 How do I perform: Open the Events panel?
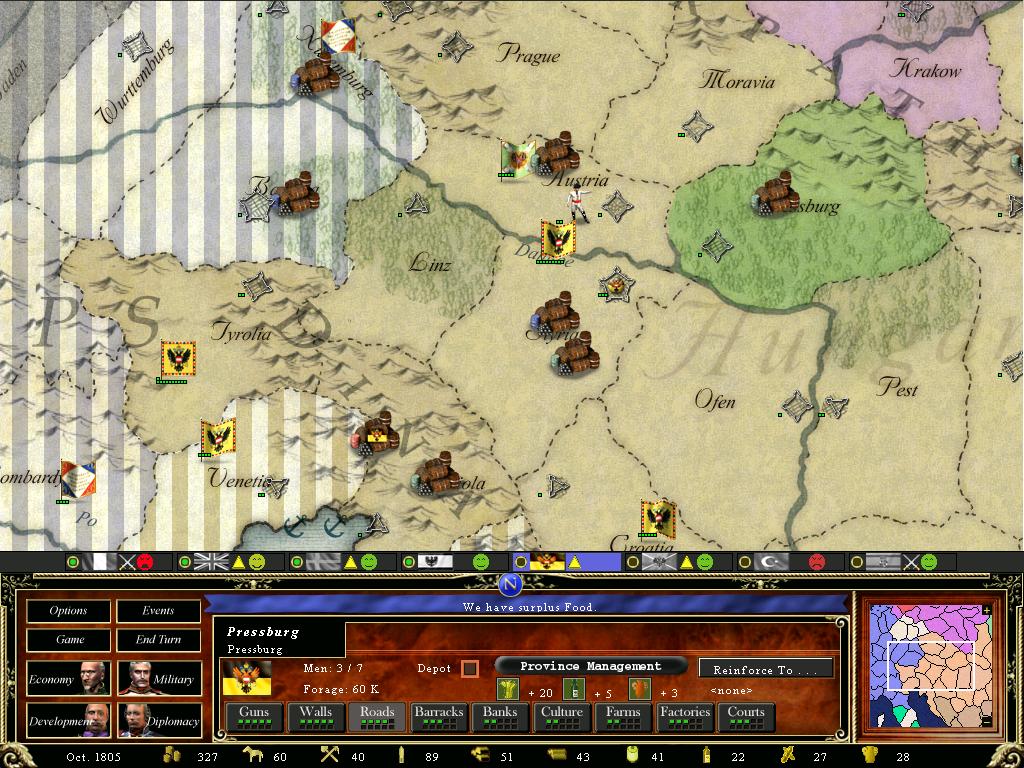[158, 611]
